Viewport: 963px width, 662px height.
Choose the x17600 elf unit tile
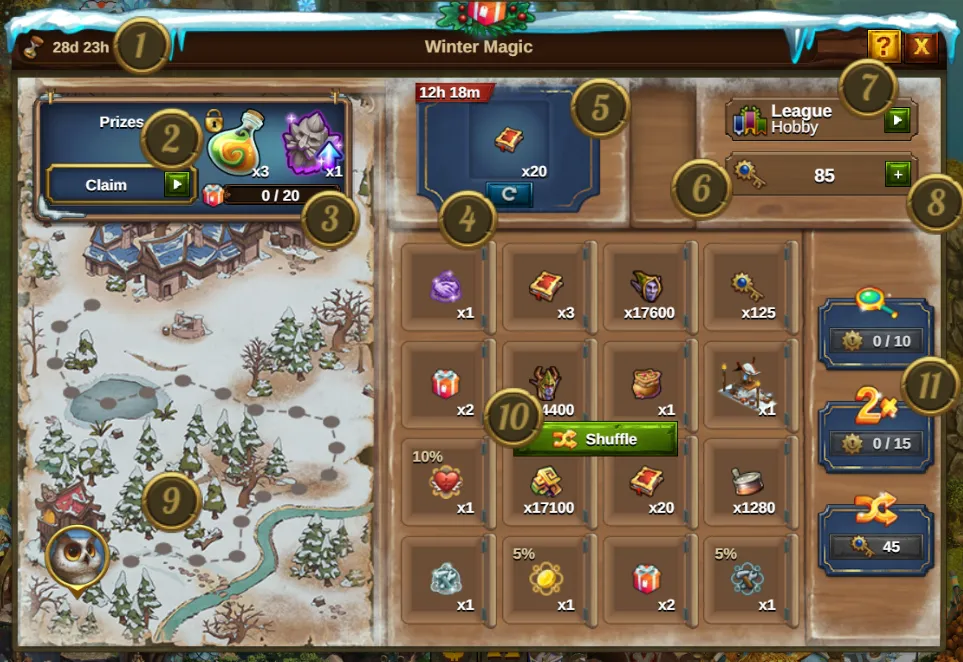(648, 291)
